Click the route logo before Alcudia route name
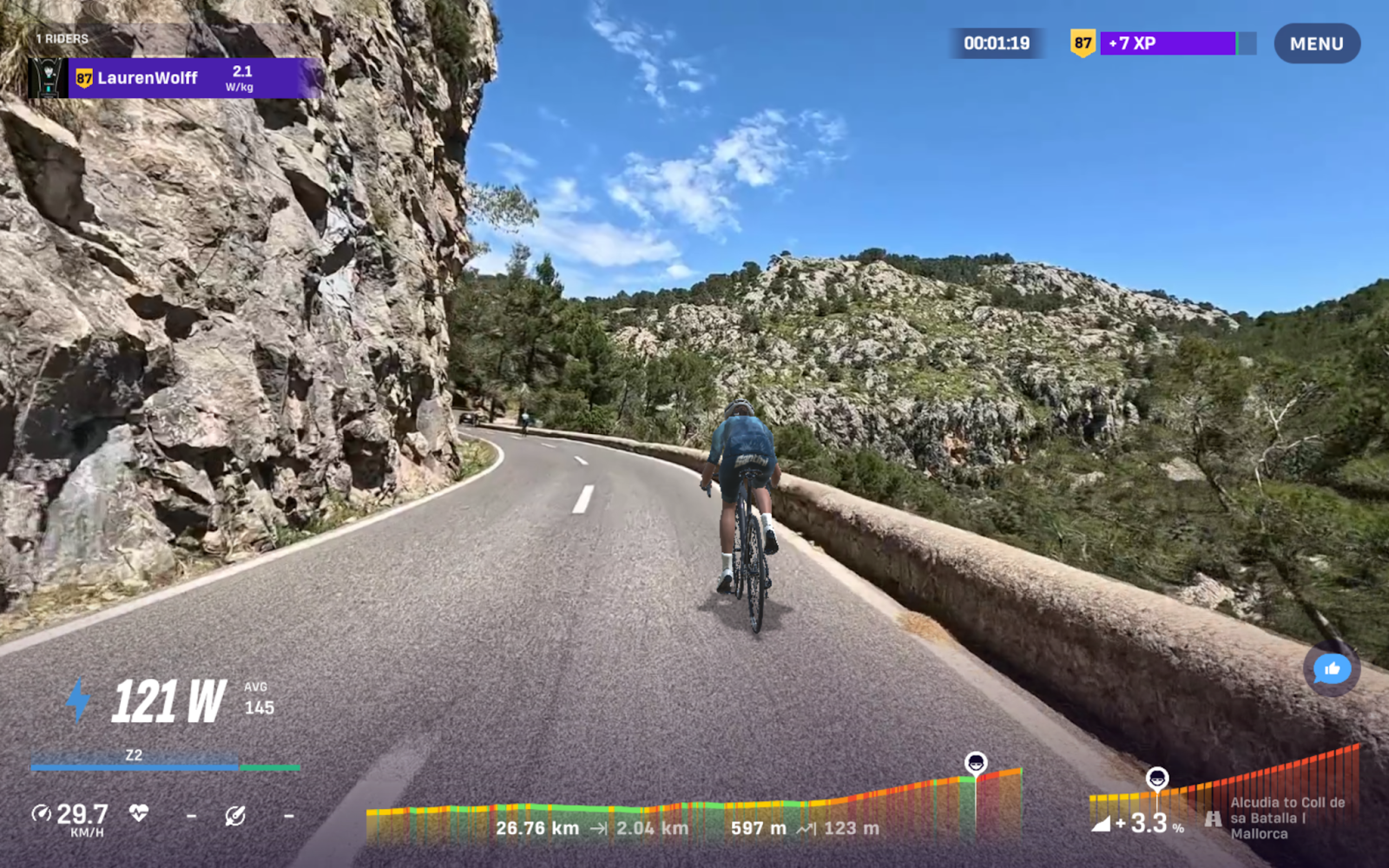Image resolution: width=1389 pixels, height=868 pixels. click(x=1213, y=819)
